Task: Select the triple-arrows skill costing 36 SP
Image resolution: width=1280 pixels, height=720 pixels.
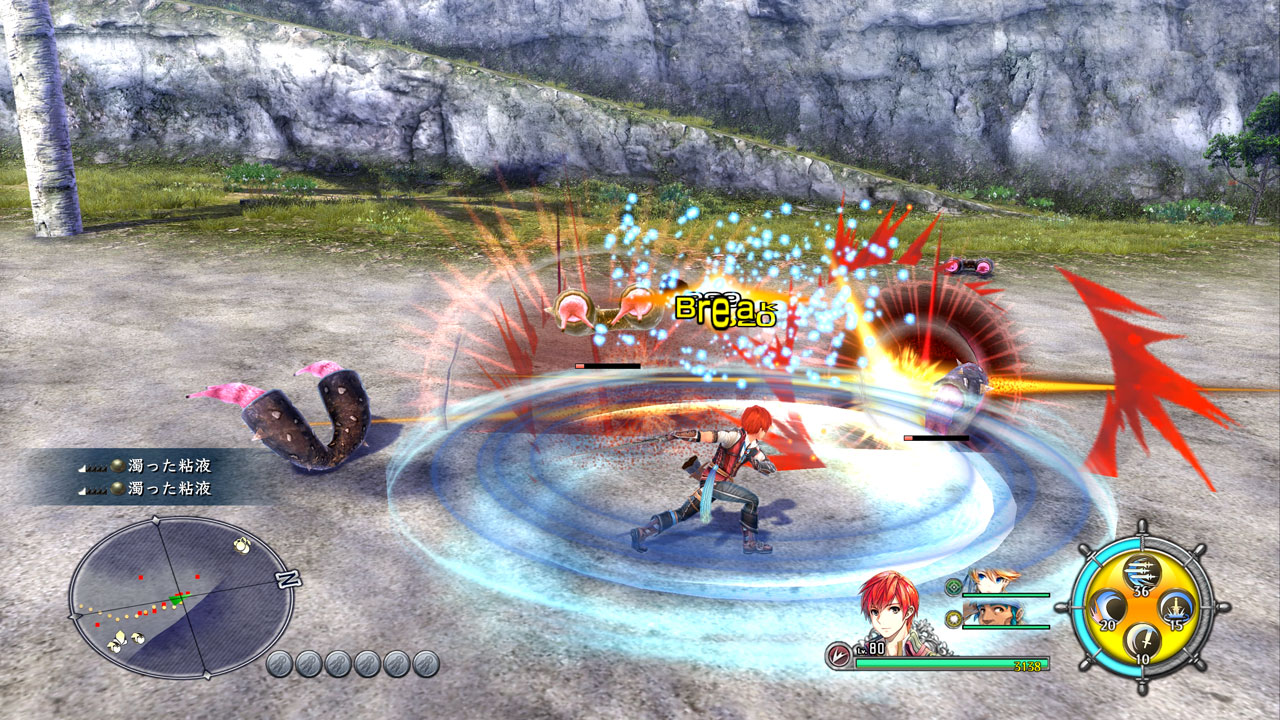Action: (x=1141, y=572)
